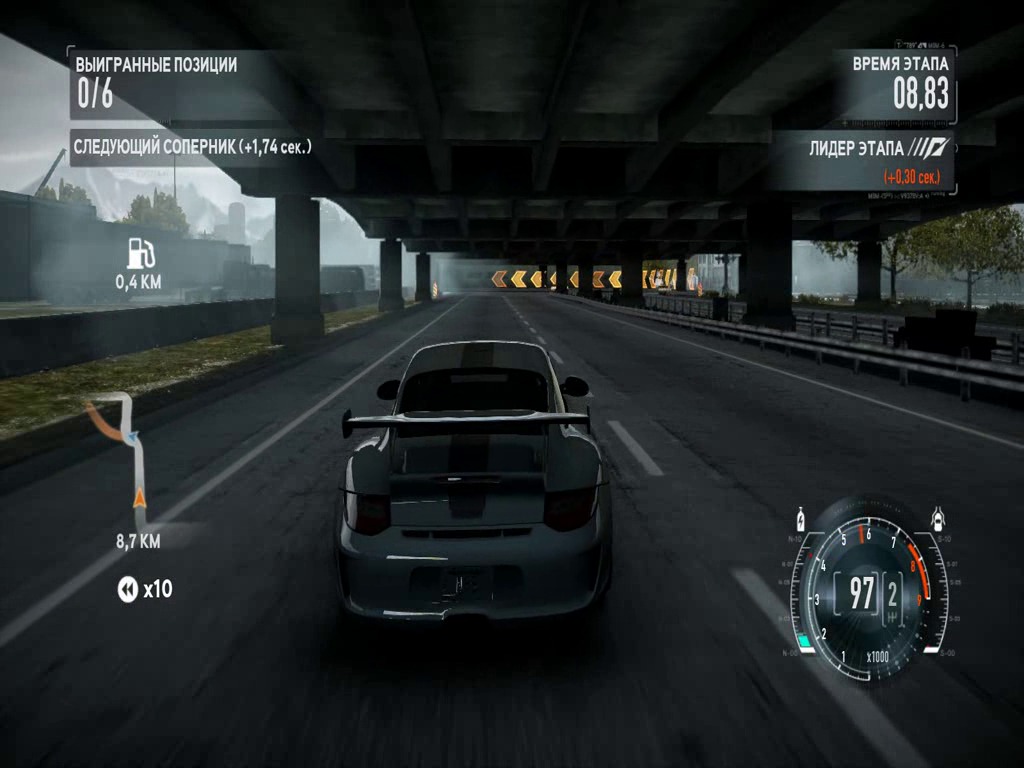The width and height of the screenshot is (1024, 768).
Task: Click the nitrous bottle icon by the tachometer
Action: pos(801,521)
